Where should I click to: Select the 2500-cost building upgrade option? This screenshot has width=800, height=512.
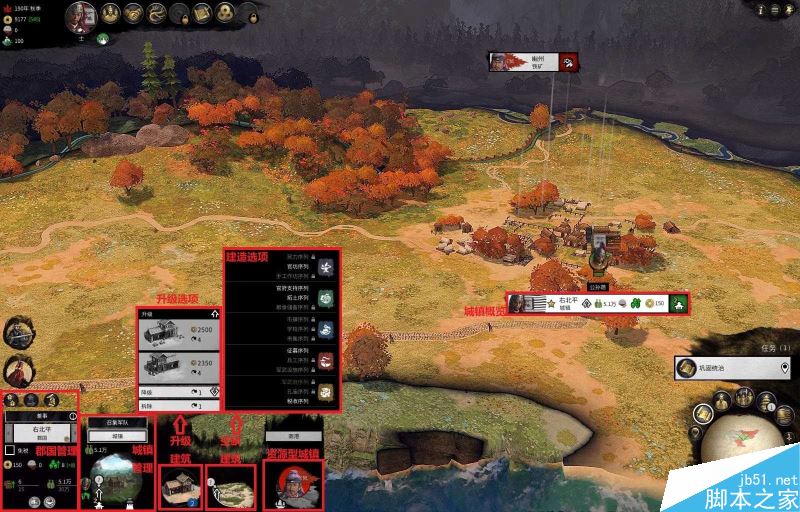point(179,335)
